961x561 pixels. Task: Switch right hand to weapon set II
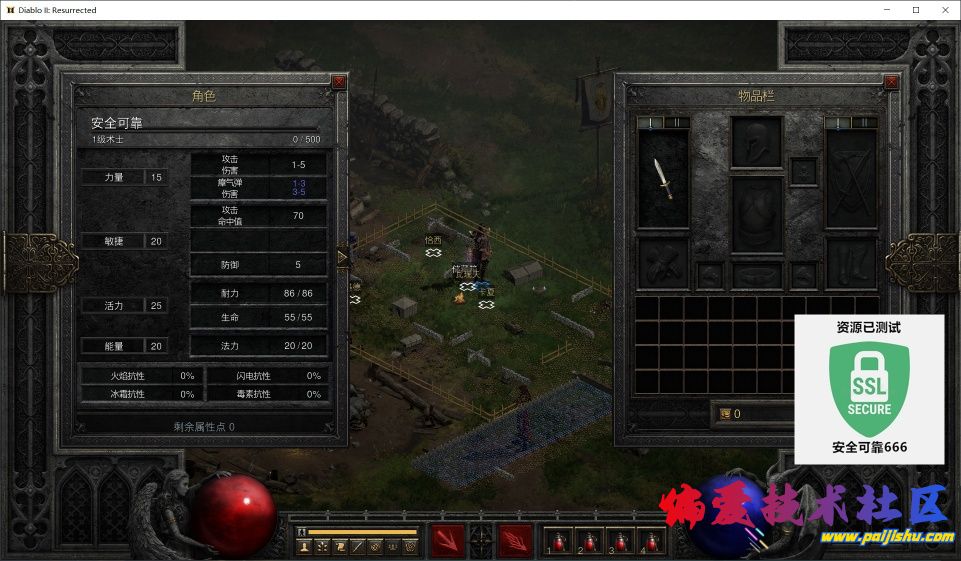pyautogui.click(x=864, y=123)
